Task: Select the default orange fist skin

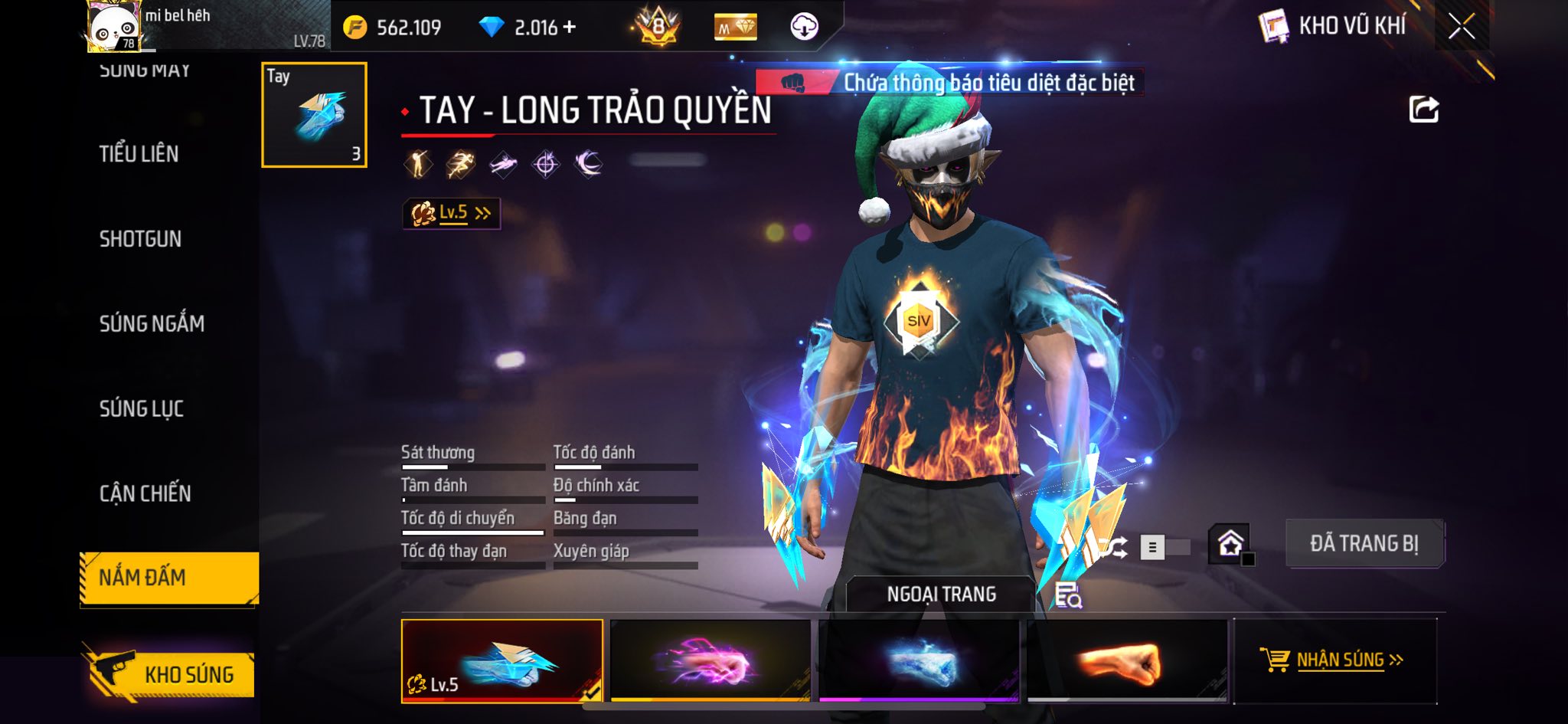Action: pos(1127,660)
